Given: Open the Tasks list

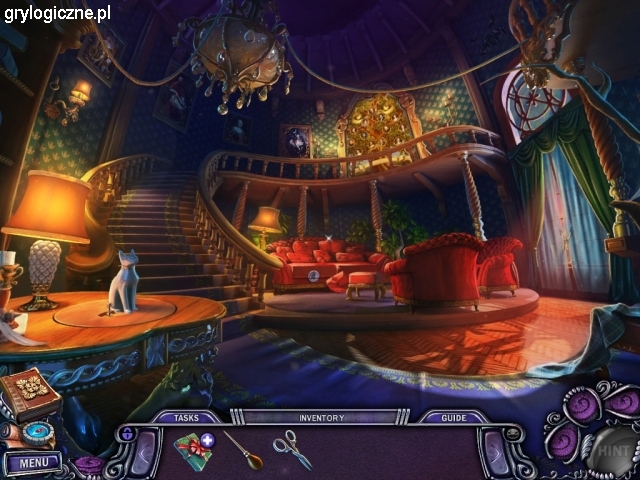Looking at the screenshot, I should [186, 418].
